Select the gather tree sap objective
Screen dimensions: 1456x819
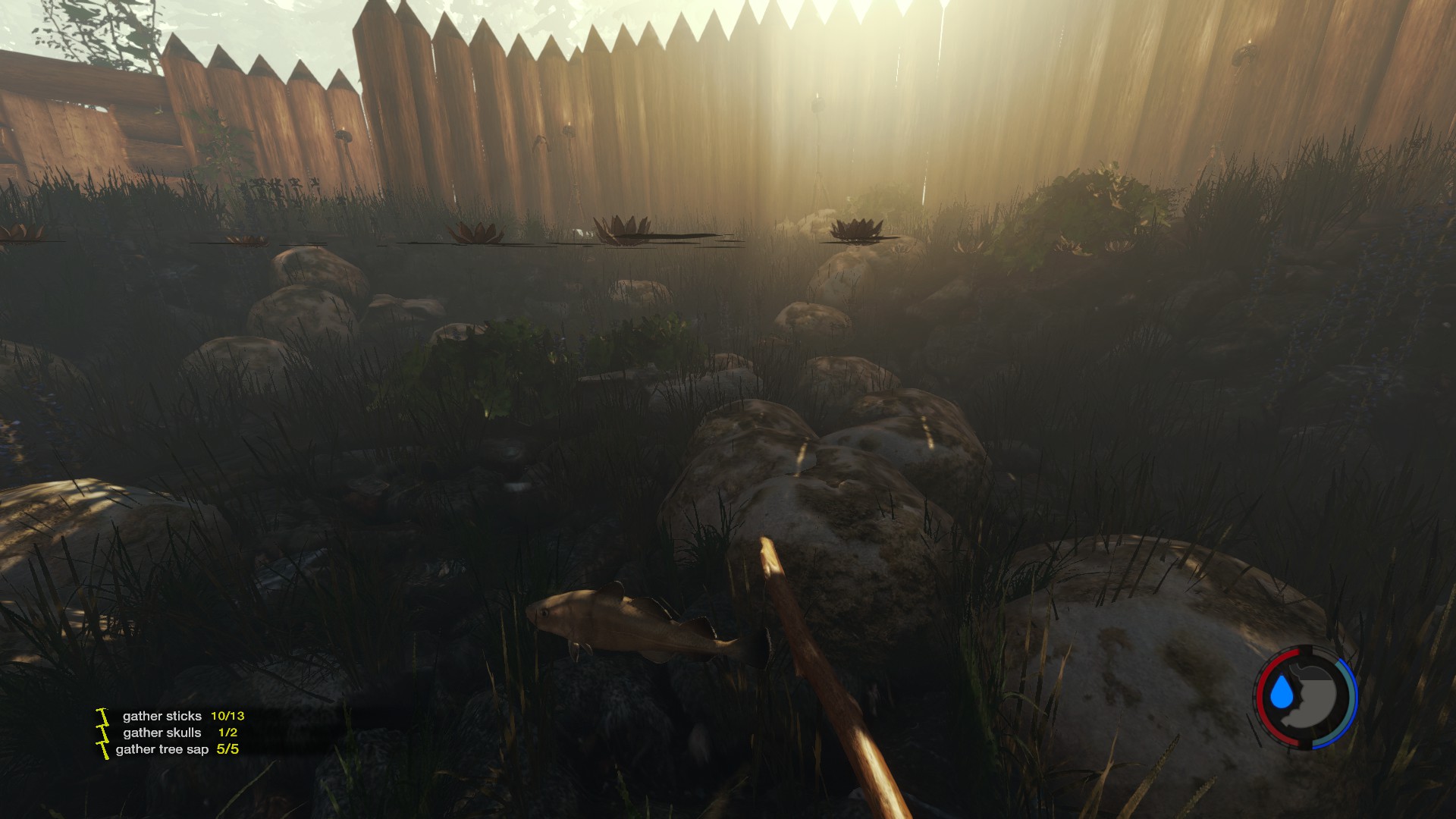coord(162,749)
